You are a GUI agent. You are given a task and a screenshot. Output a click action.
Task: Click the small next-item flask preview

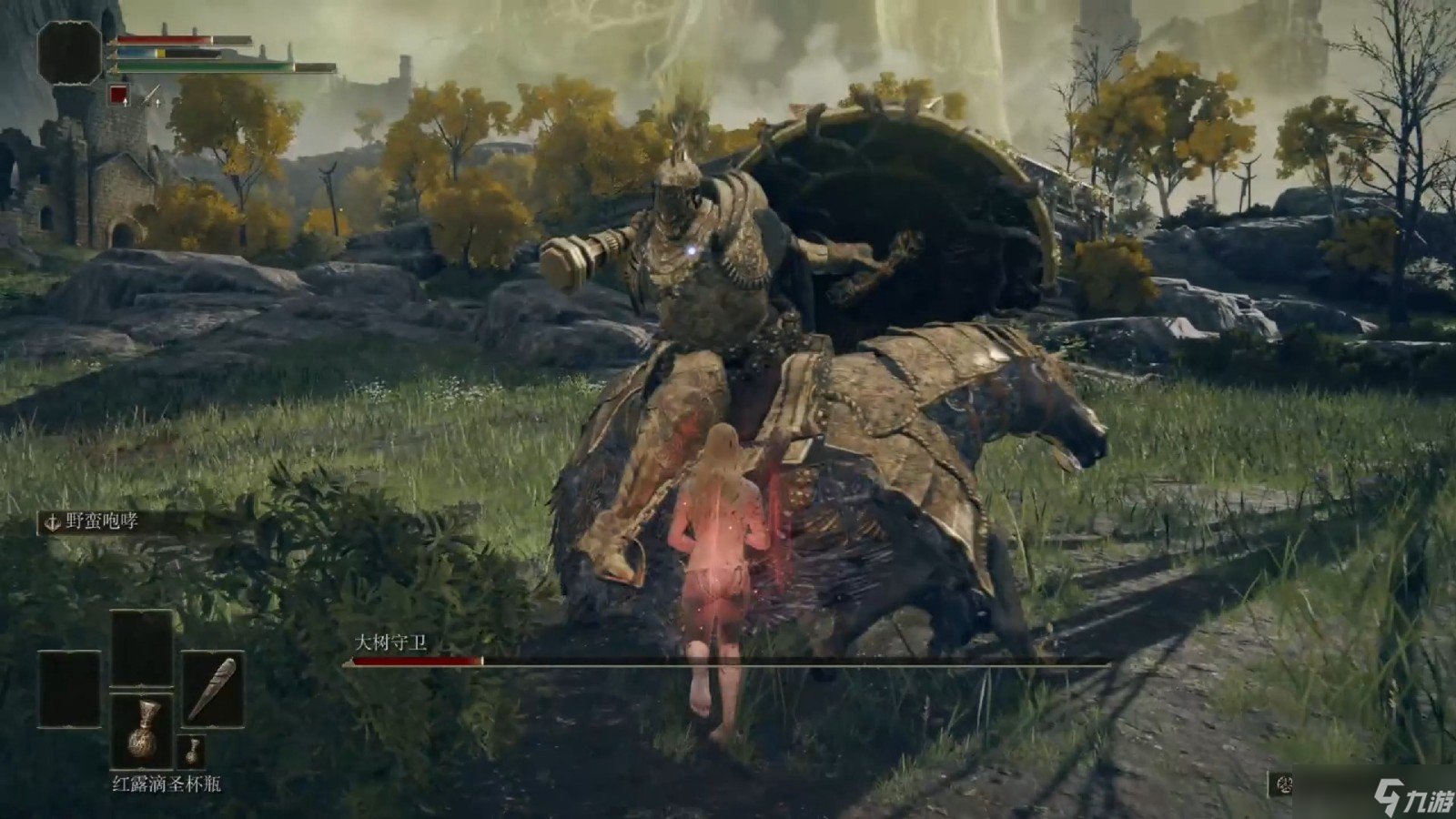coord(194,752)
